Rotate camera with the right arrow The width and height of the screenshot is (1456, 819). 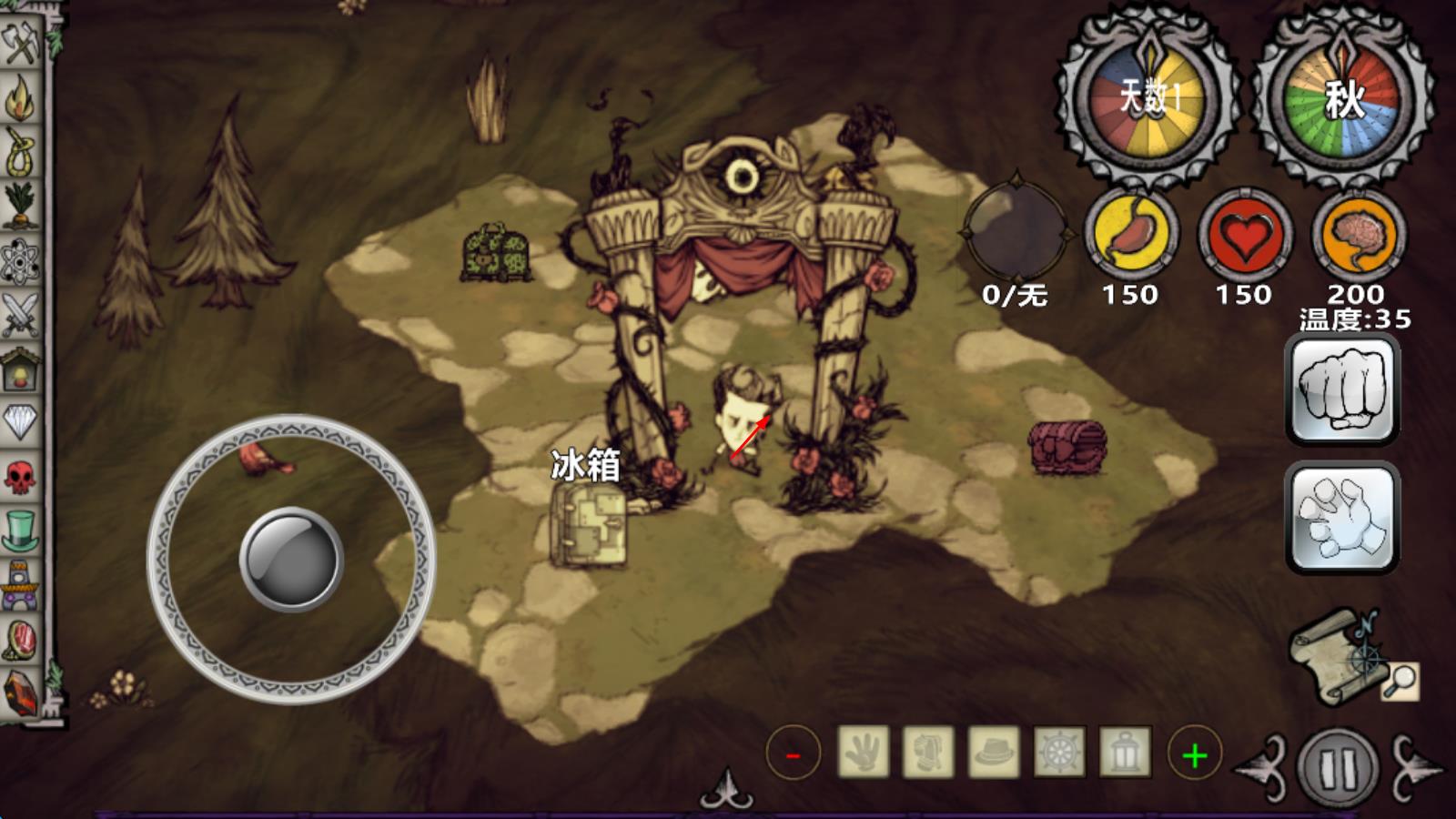(1413, 767)
